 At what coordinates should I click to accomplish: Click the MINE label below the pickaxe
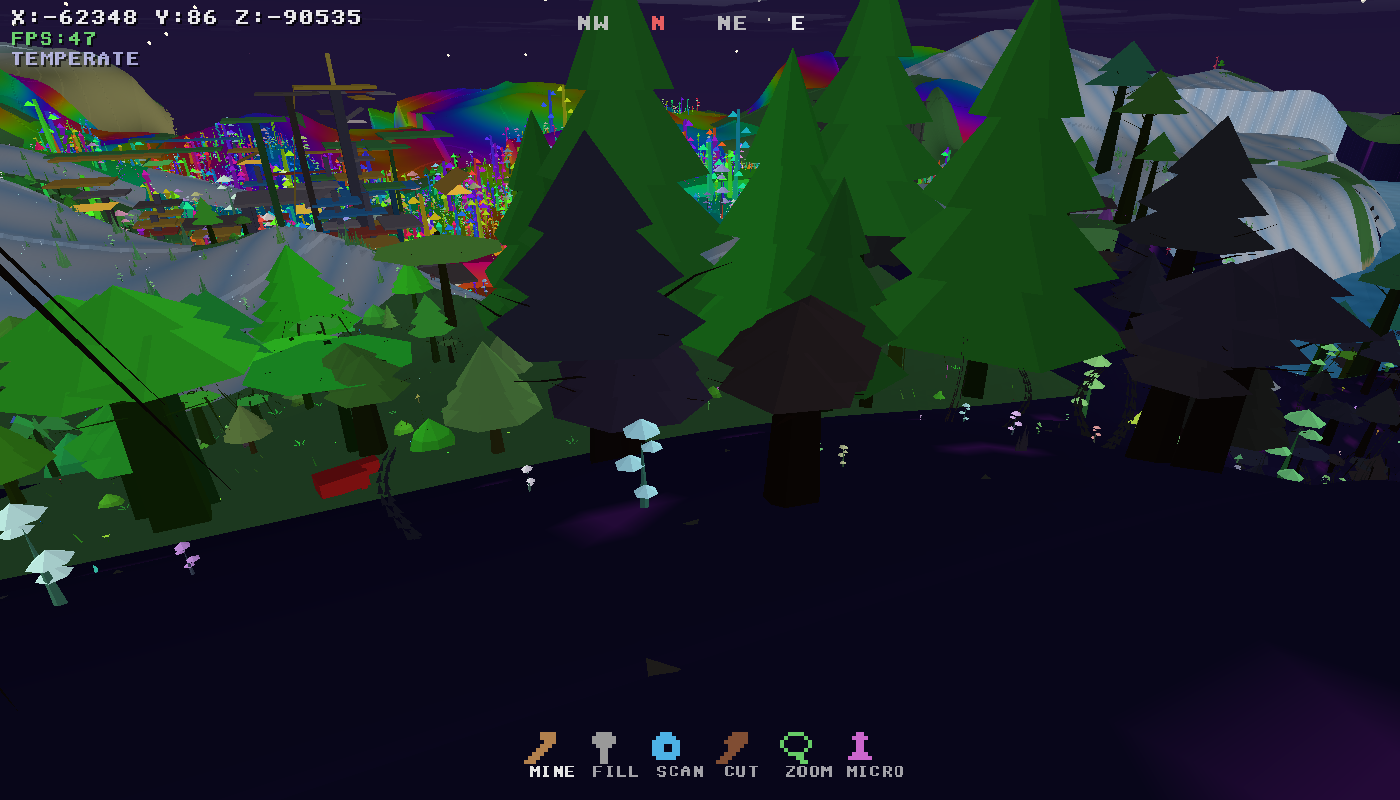[552, 771]
